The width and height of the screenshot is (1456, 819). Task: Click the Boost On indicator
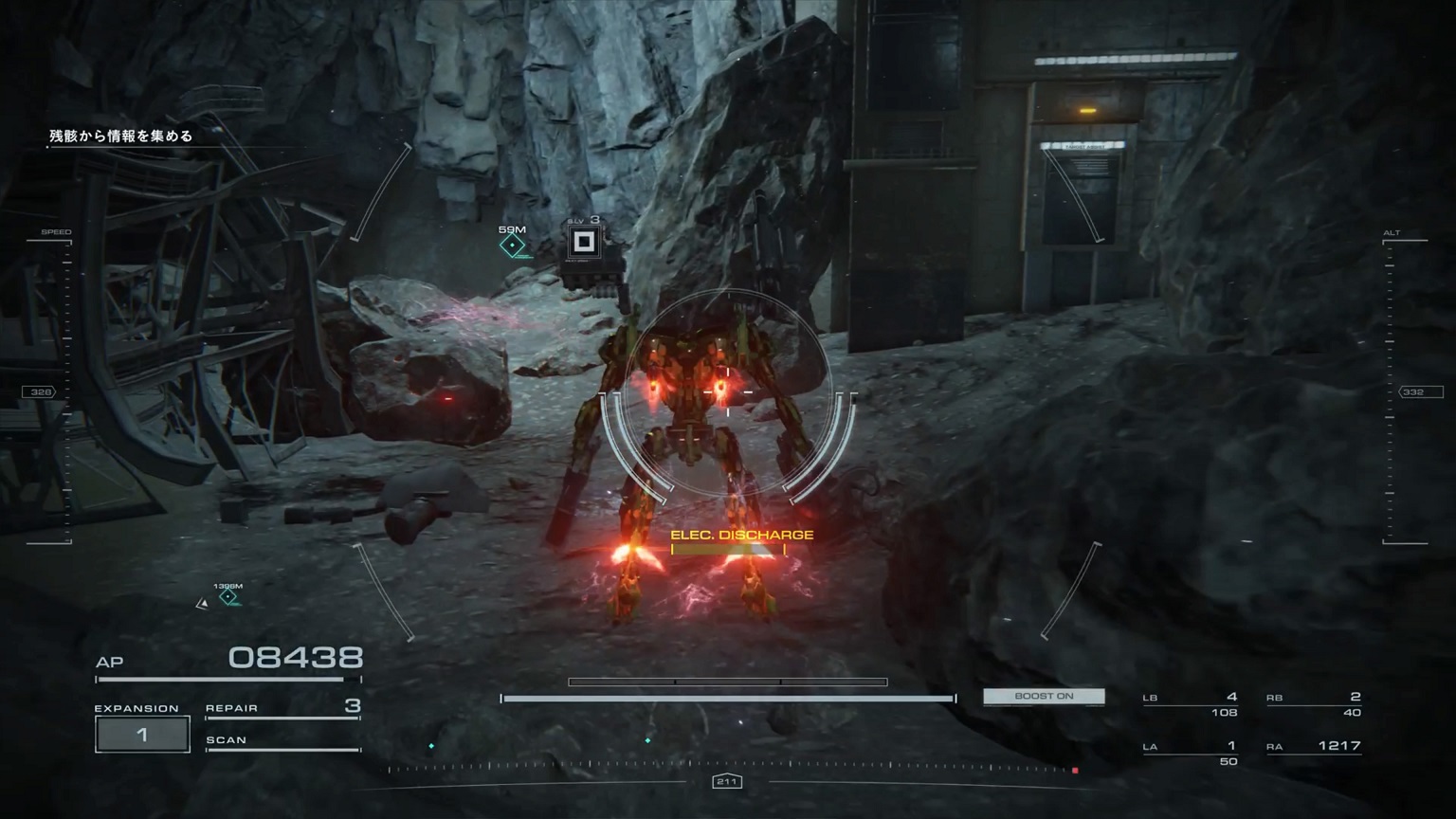[x=1044, y=697]
